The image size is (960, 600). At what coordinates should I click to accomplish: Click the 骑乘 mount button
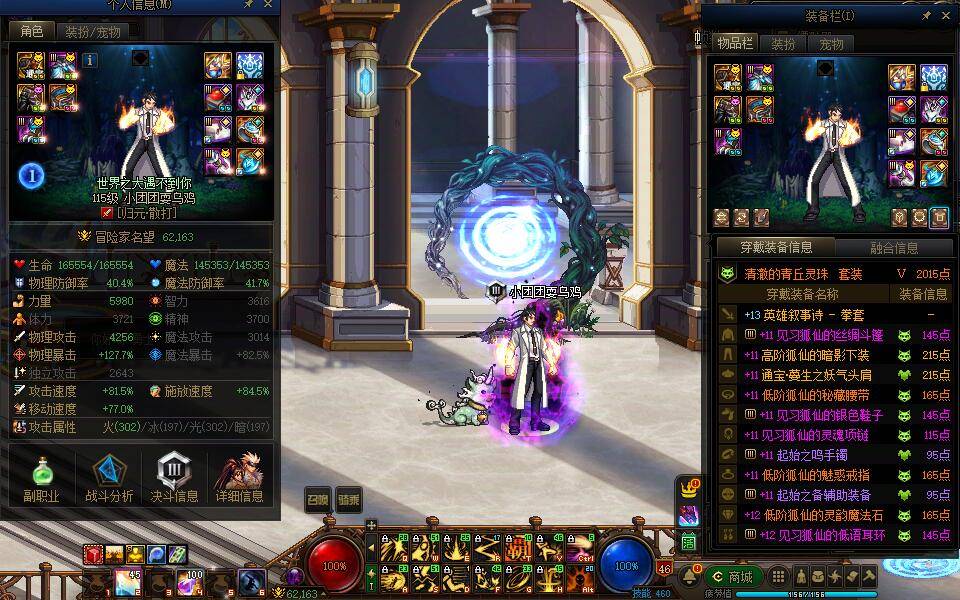click(348, 500)
